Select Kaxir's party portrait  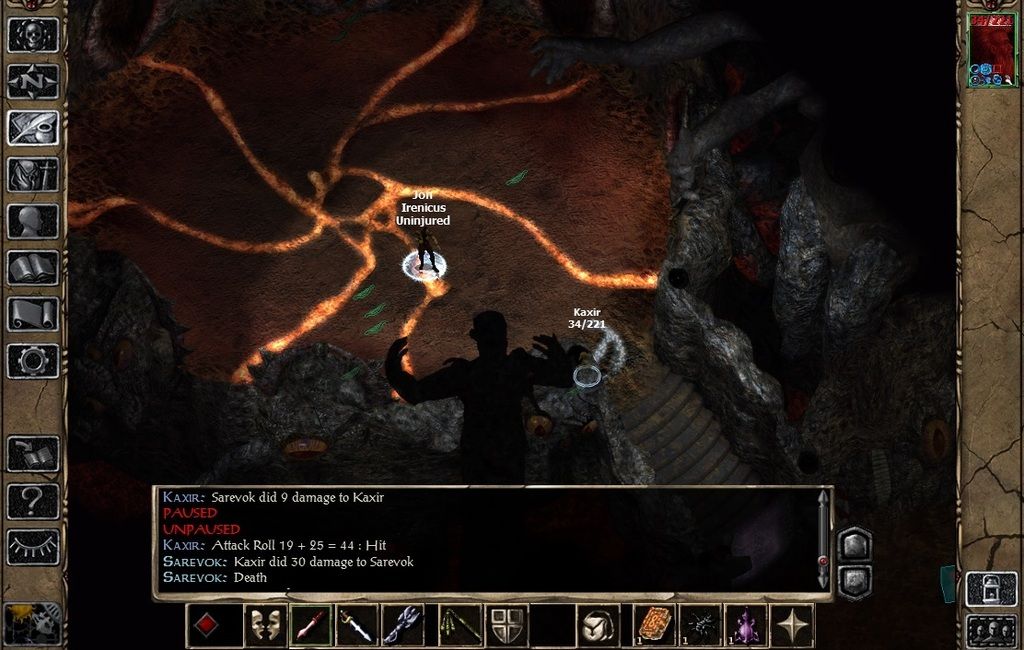989,50
